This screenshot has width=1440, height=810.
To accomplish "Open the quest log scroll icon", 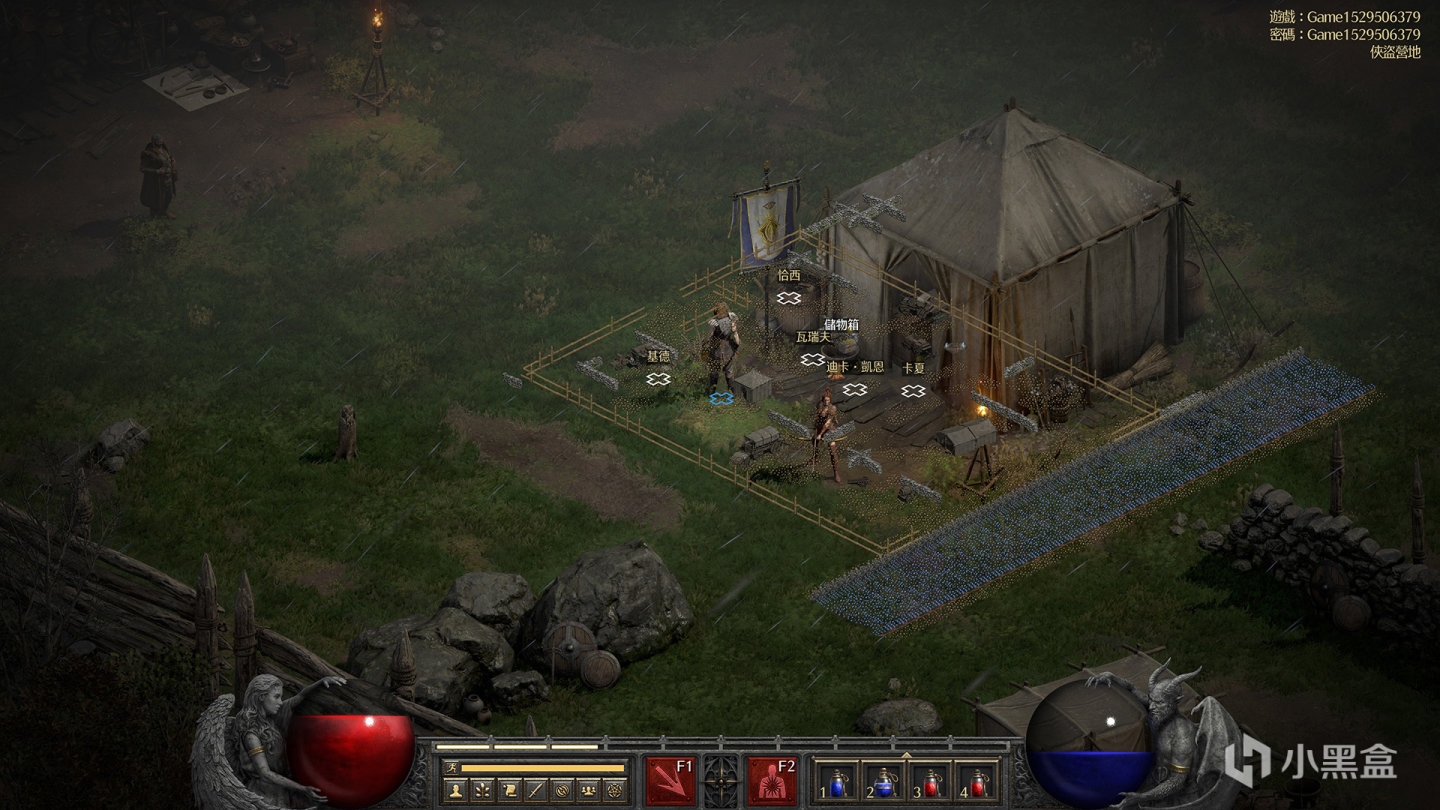I will tap(509, 789).
